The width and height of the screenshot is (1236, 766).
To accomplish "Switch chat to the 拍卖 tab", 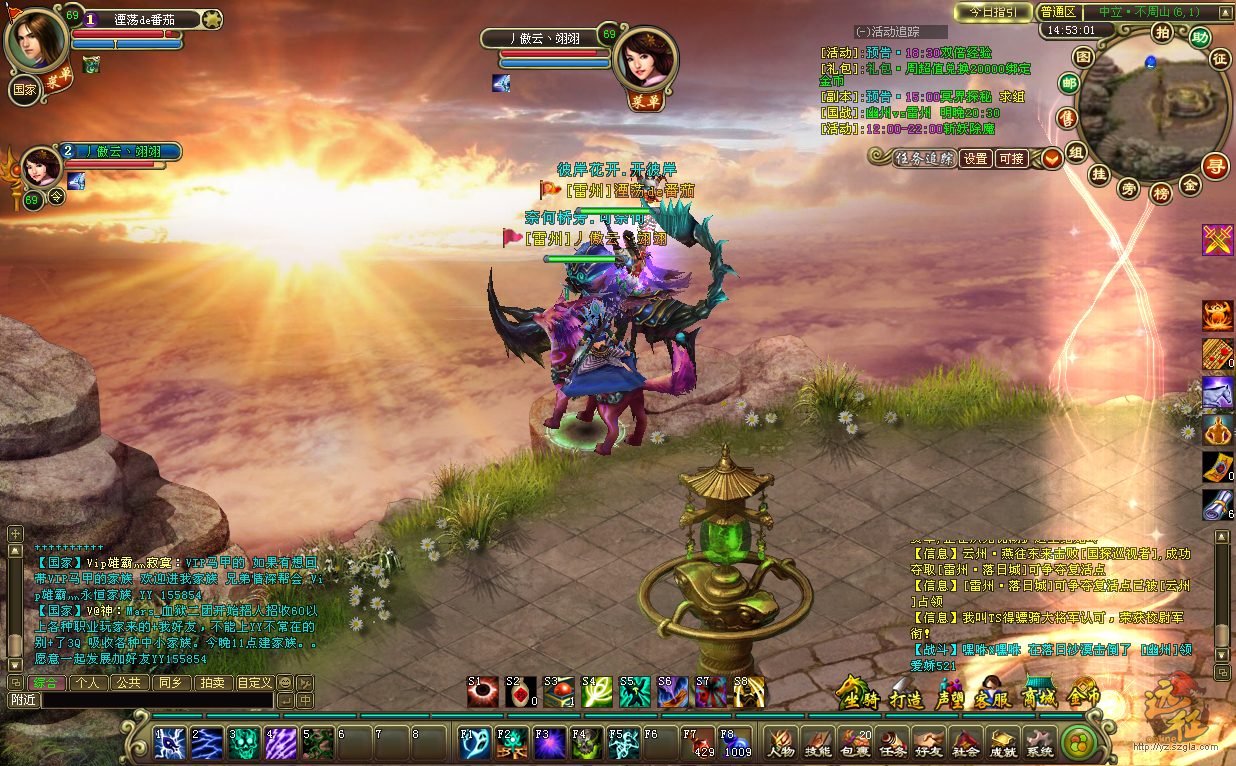I will point(211,682).
